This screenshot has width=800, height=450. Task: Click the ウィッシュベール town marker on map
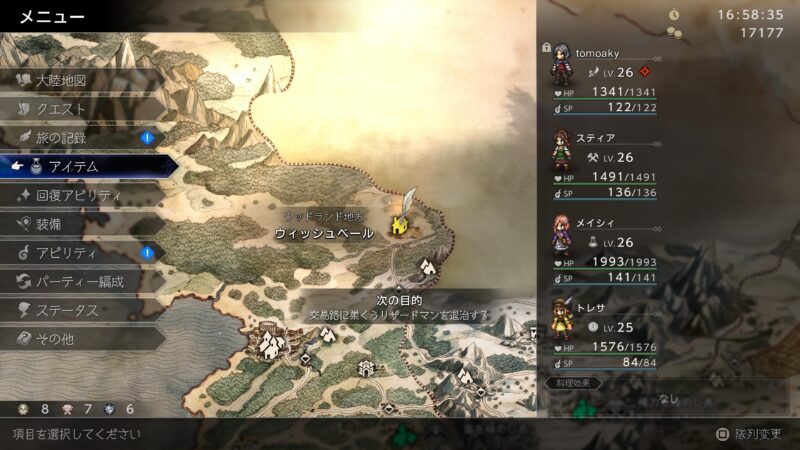(400, 226)
